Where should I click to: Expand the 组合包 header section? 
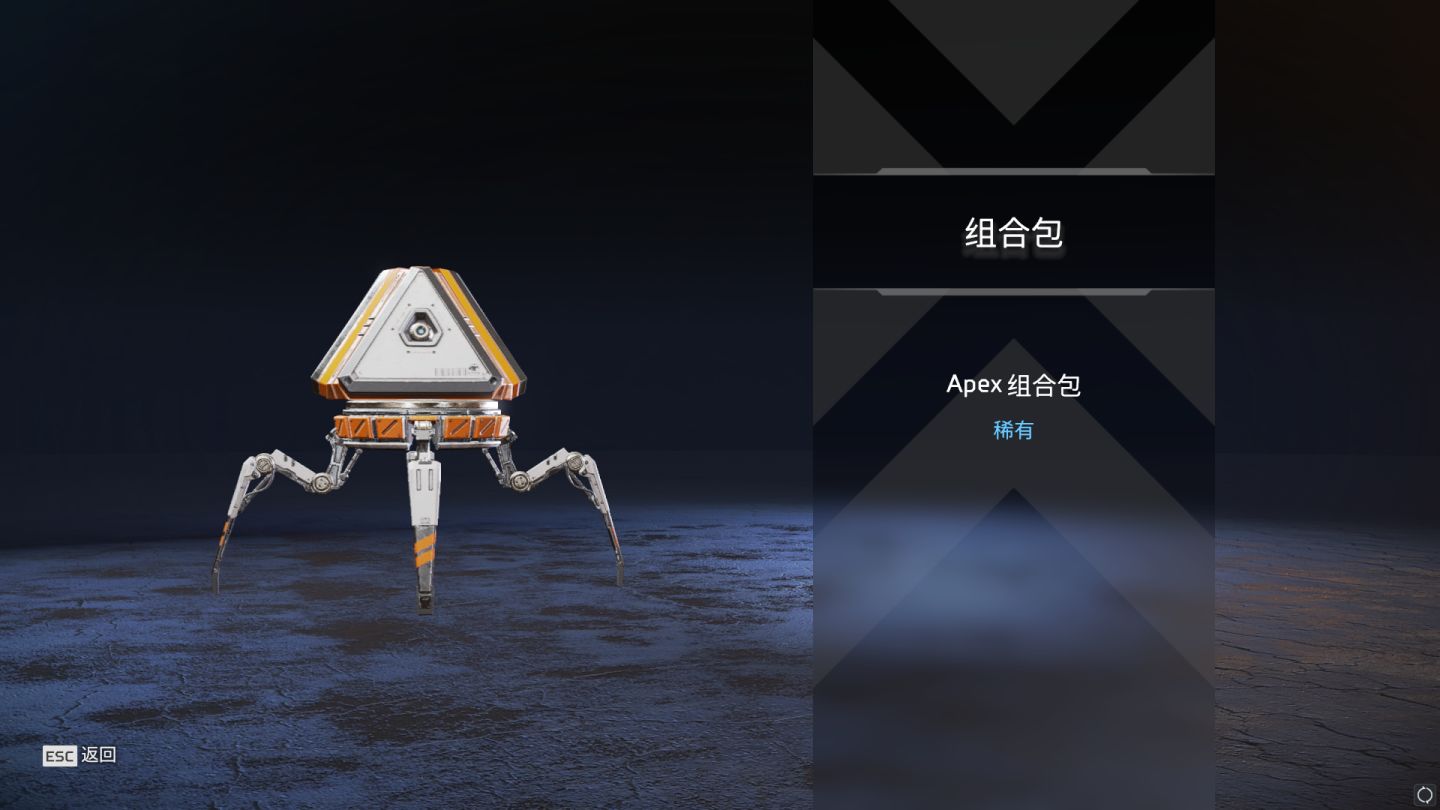pos(1013,233)
